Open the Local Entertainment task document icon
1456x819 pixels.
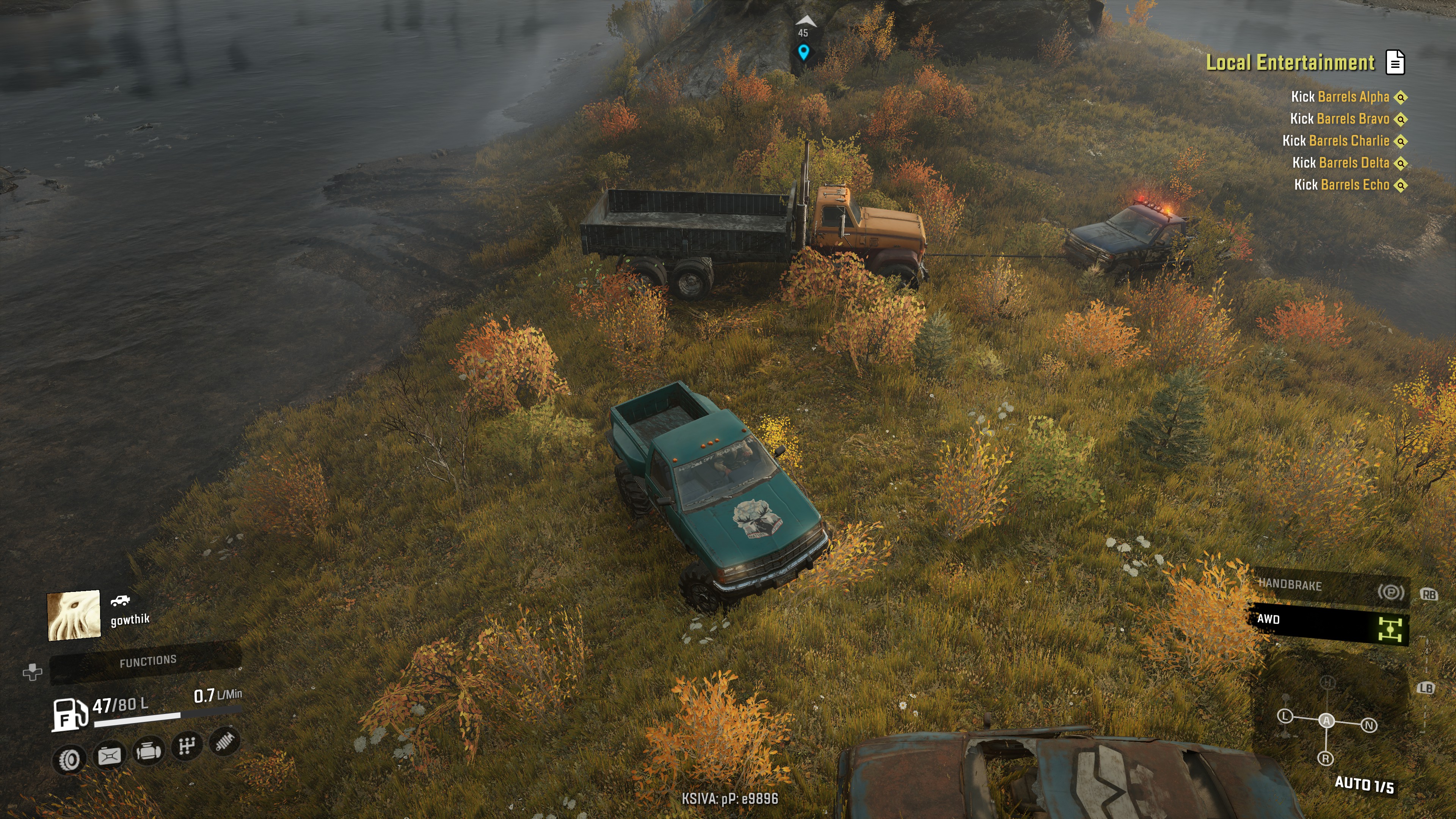click(1395, 62)
